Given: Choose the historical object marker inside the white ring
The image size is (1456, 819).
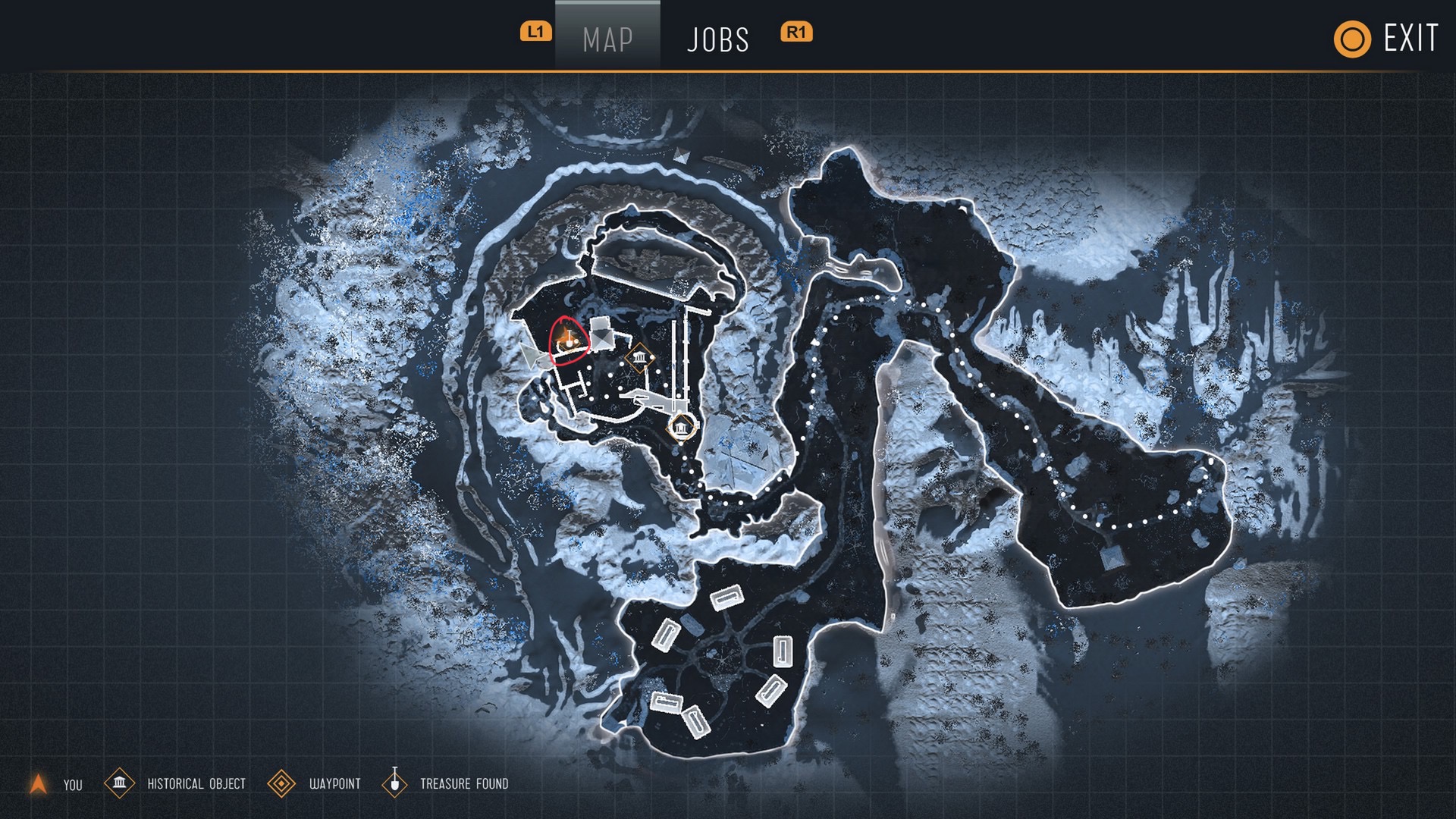Looking at the screenshot, I should (x=681, y=428).
